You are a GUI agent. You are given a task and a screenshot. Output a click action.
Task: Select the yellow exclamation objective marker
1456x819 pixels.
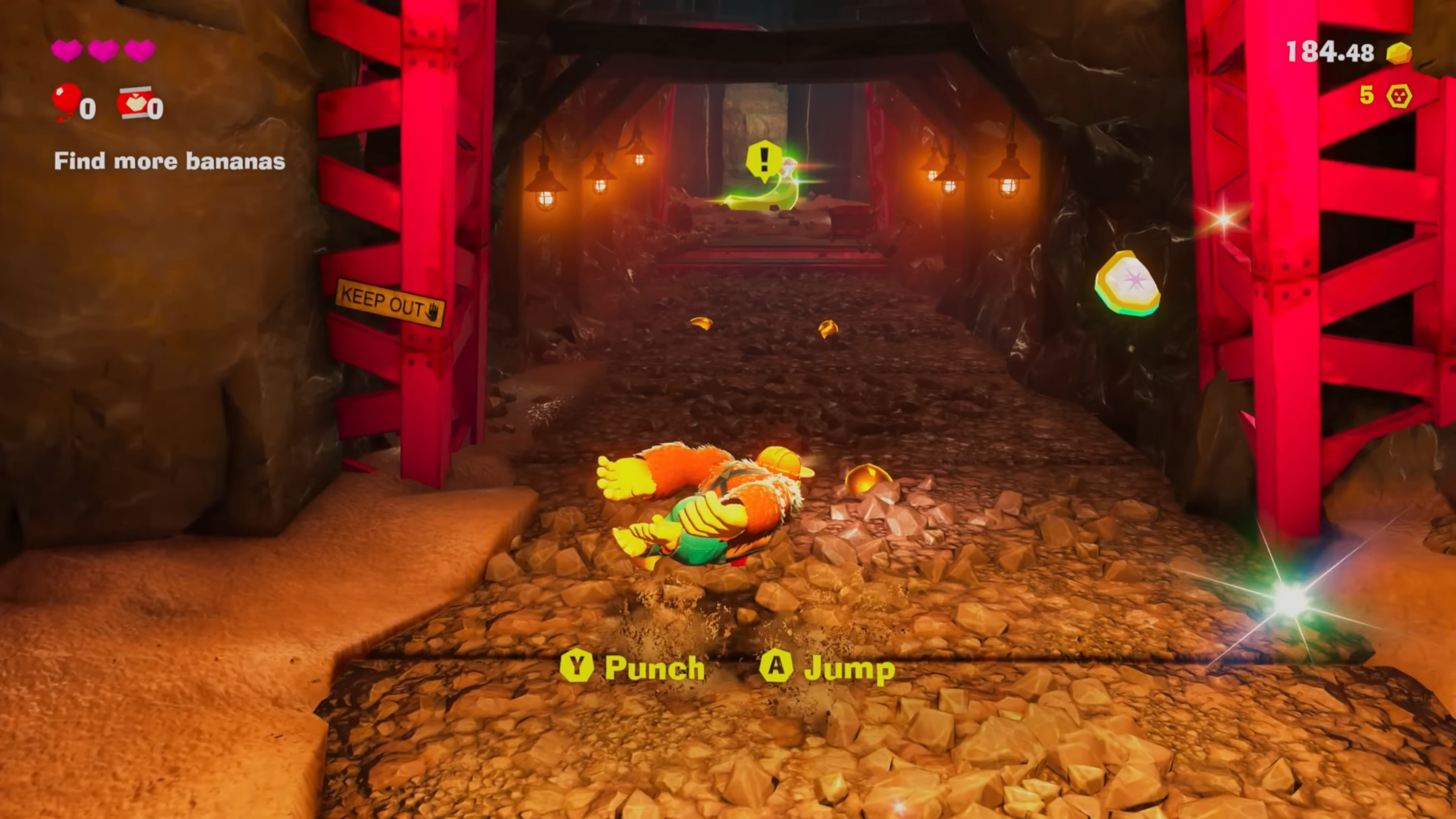coord(764,158)
